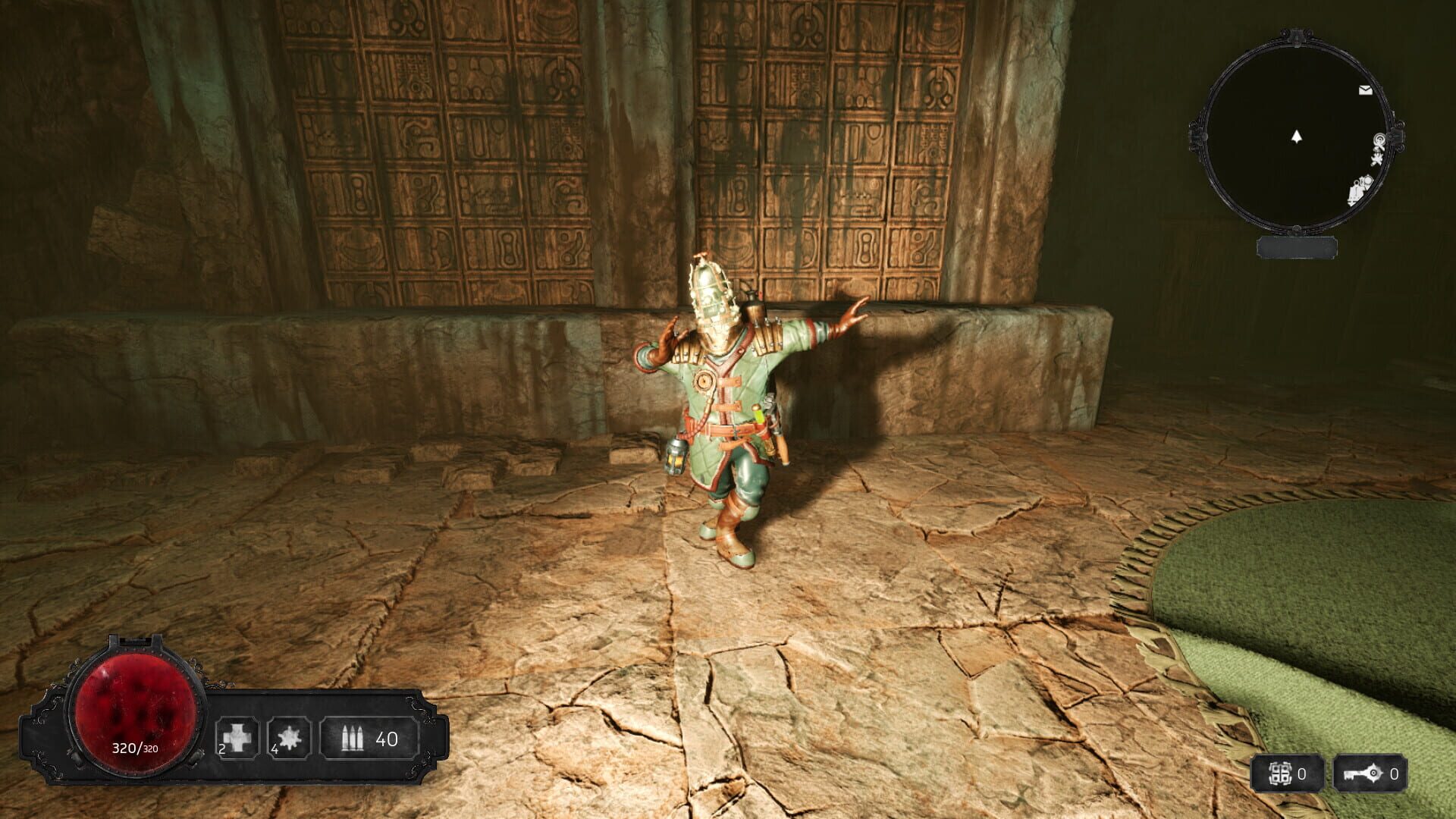1456x819 pixels.
Task: Open the zone name plate below the minimap
Action: point(1297,248)
